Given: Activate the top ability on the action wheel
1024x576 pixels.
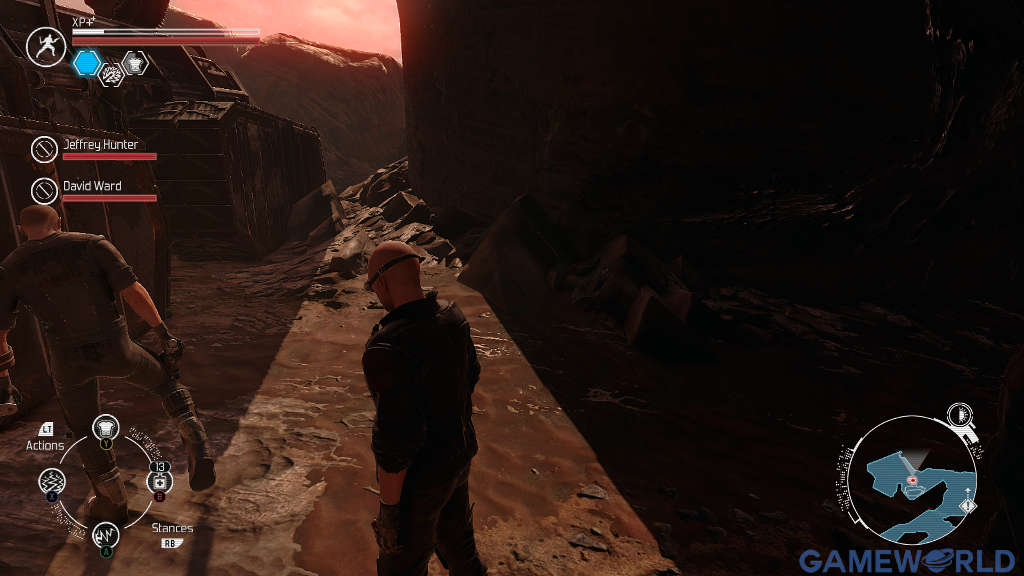Looking at the screenshot, I should [106, 429].
